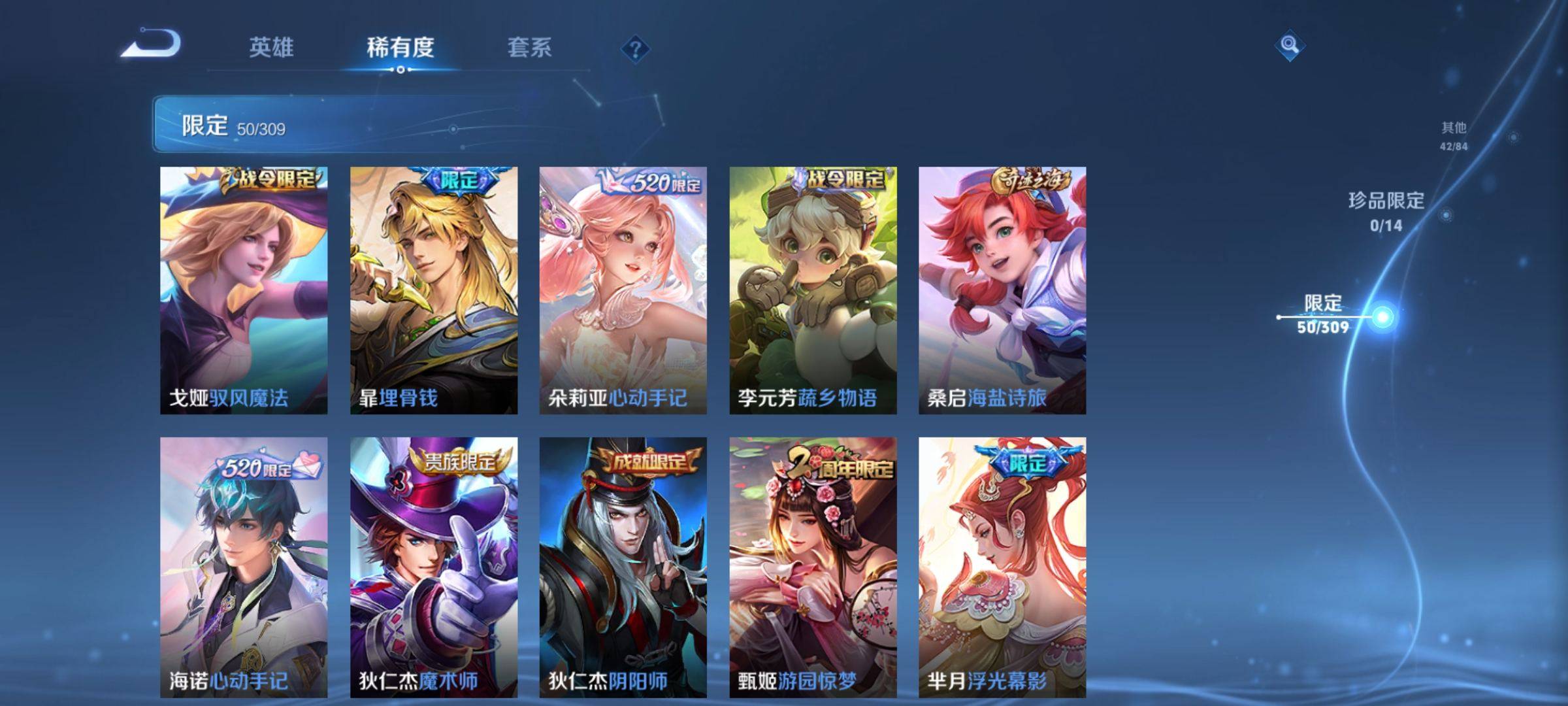Image resolution: width=1568 pixels, height=706 pixels.
Task: Jump to the 珍品限定 rarity category
Action: tap(1386, 210)
